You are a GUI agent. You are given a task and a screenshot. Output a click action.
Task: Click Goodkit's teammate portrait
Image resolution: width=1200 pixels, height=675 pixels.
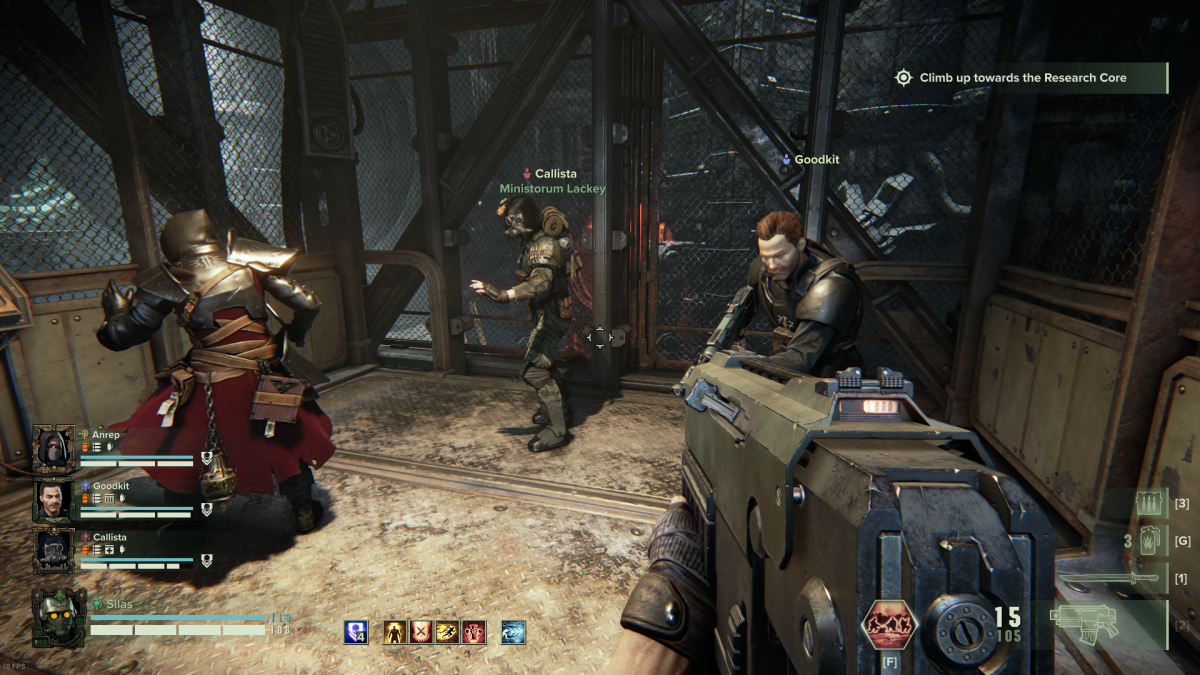click(52, 499)
